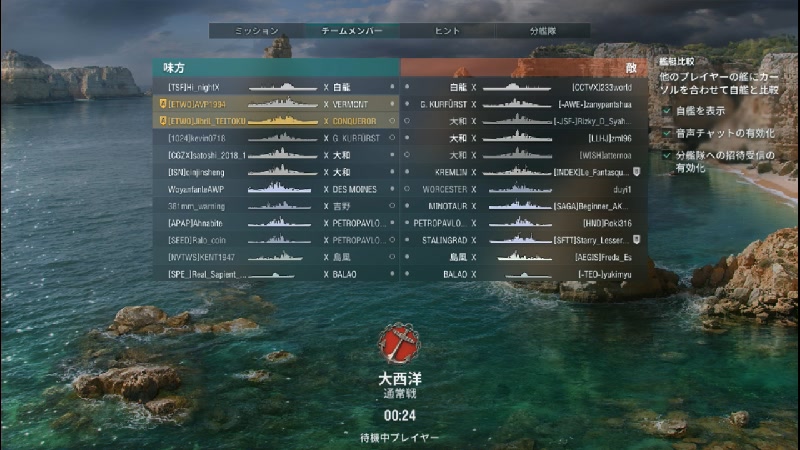Click the highlighted CONQUEROR player row
Viewport: 800px width, 450px height.
coord(275,121)
